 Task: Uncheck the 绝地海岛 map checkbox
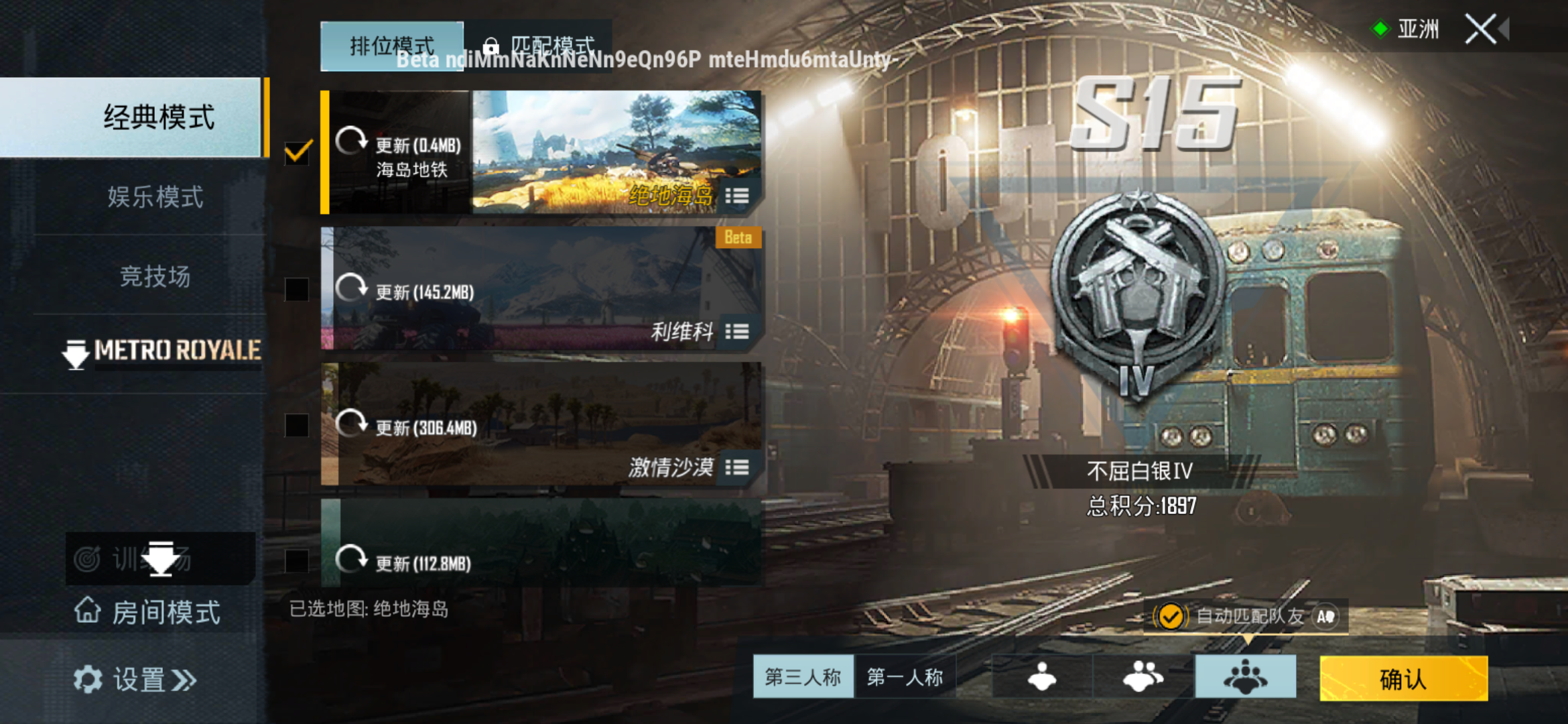(297, 154)
